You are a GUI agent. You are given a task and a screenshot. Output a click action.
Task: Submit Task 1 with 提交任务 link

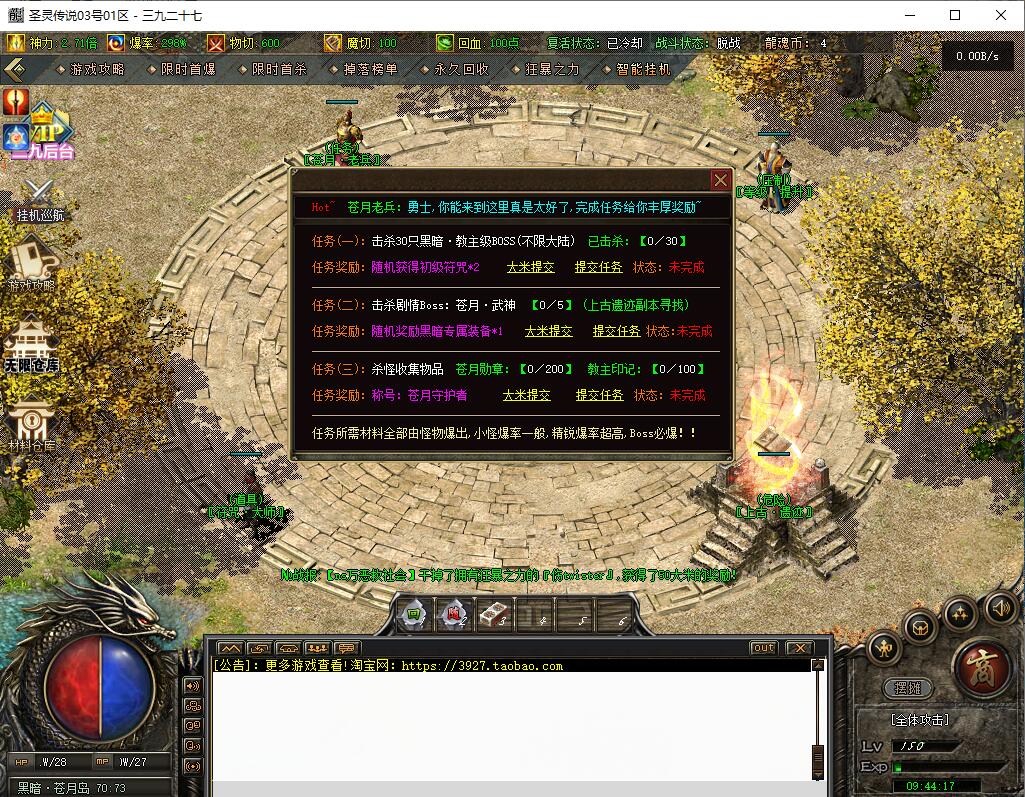click(598, 267)
